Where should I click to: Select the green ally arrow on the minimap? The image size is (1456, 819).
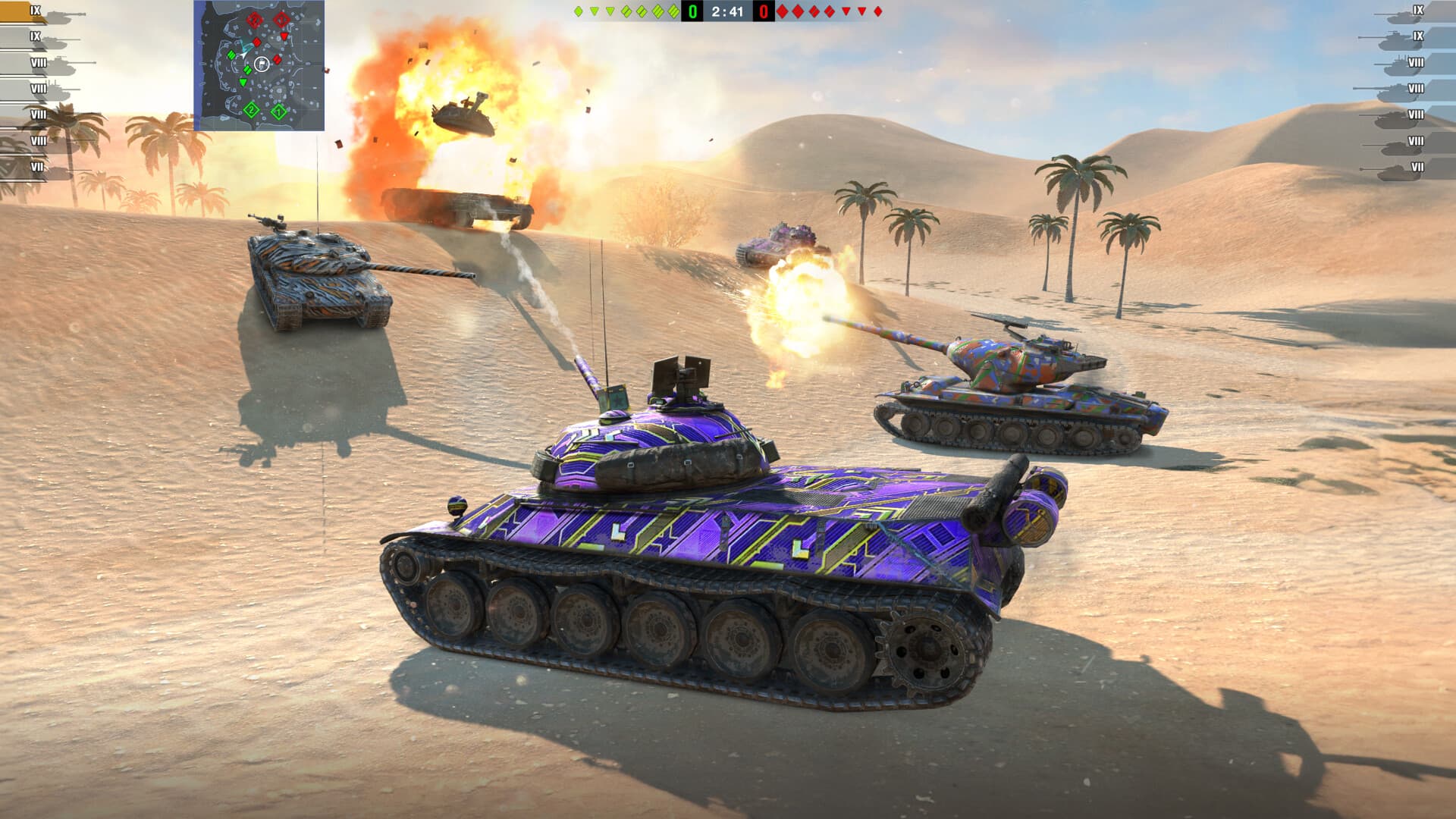point(243,82)
